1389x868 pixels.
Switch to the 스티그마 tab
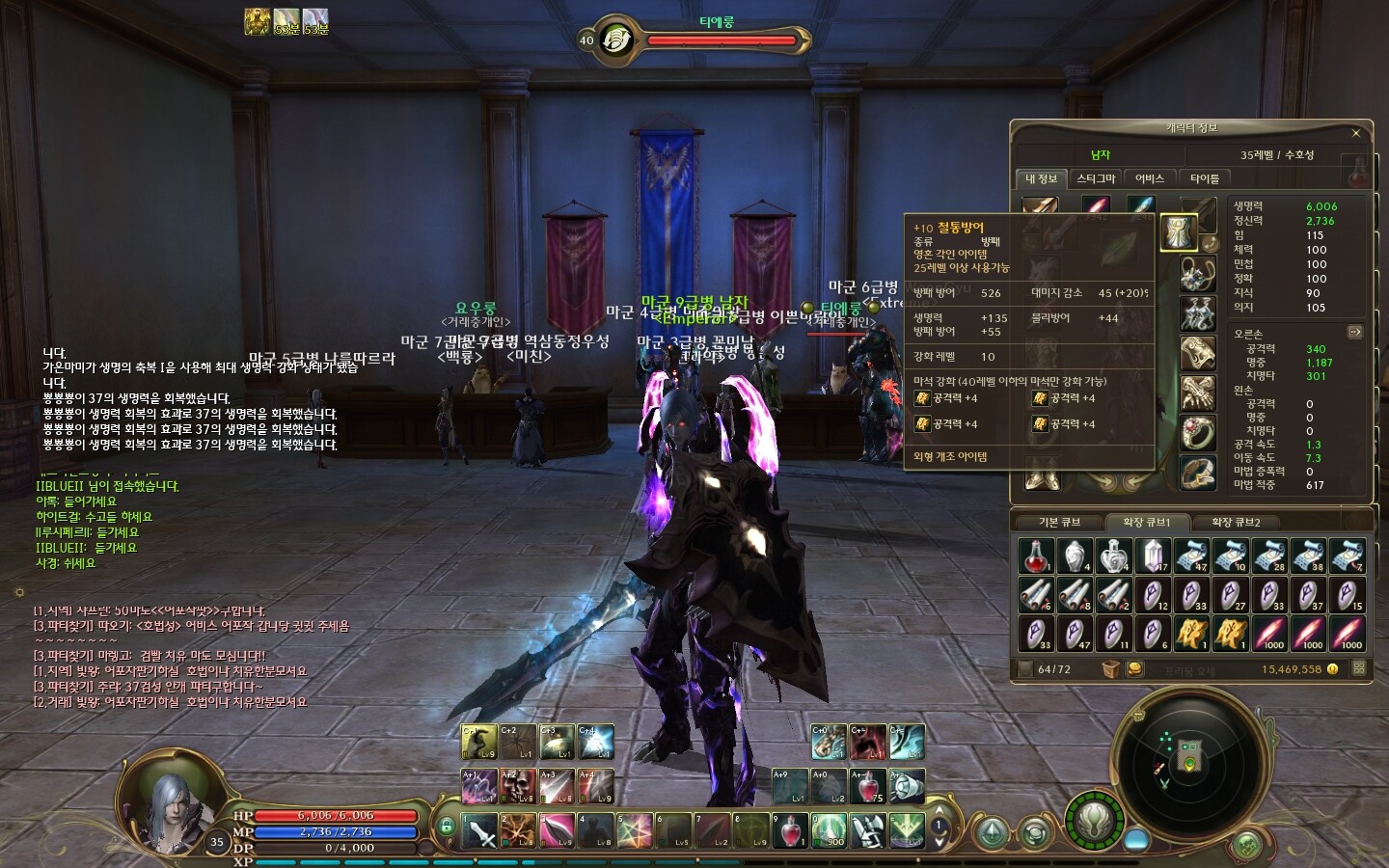point(1096,178)
